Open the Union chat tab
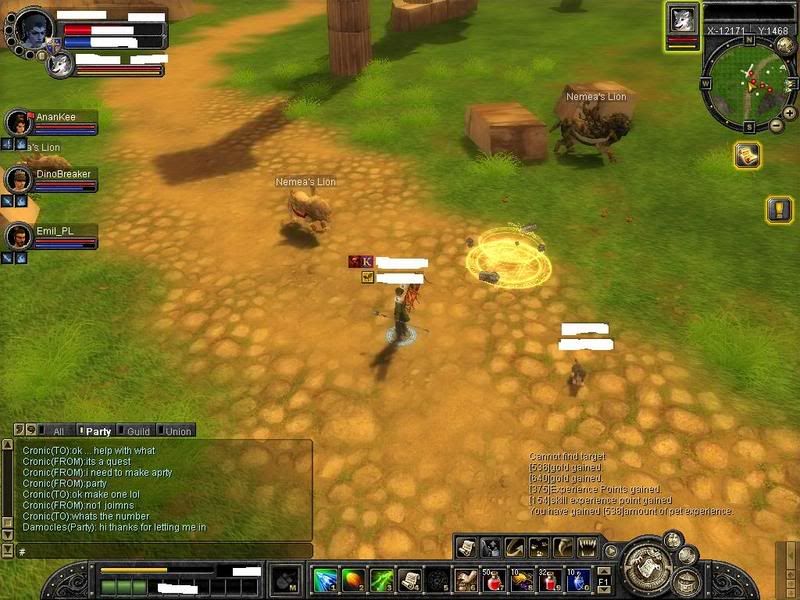Viewport: 800px width, 600px height. click(x=177, y=431)
